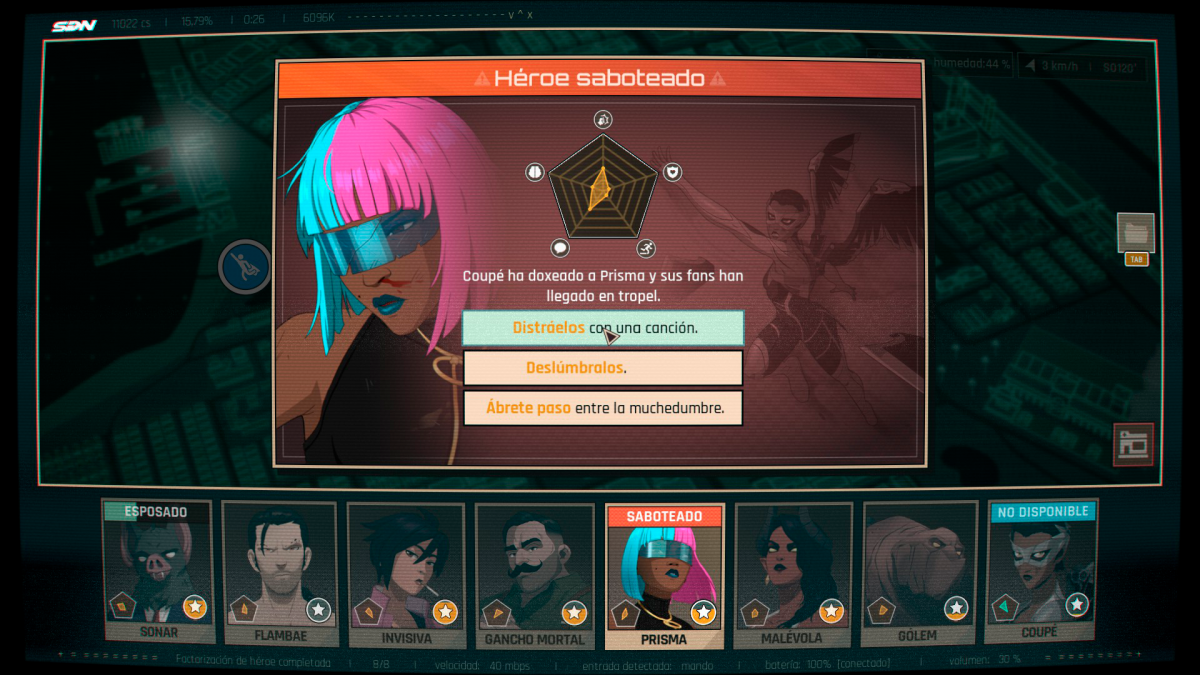Pick 'Ábrete paso entre la muchedumbre'
Screen dimensions: 1200x675
click(602, 408)
